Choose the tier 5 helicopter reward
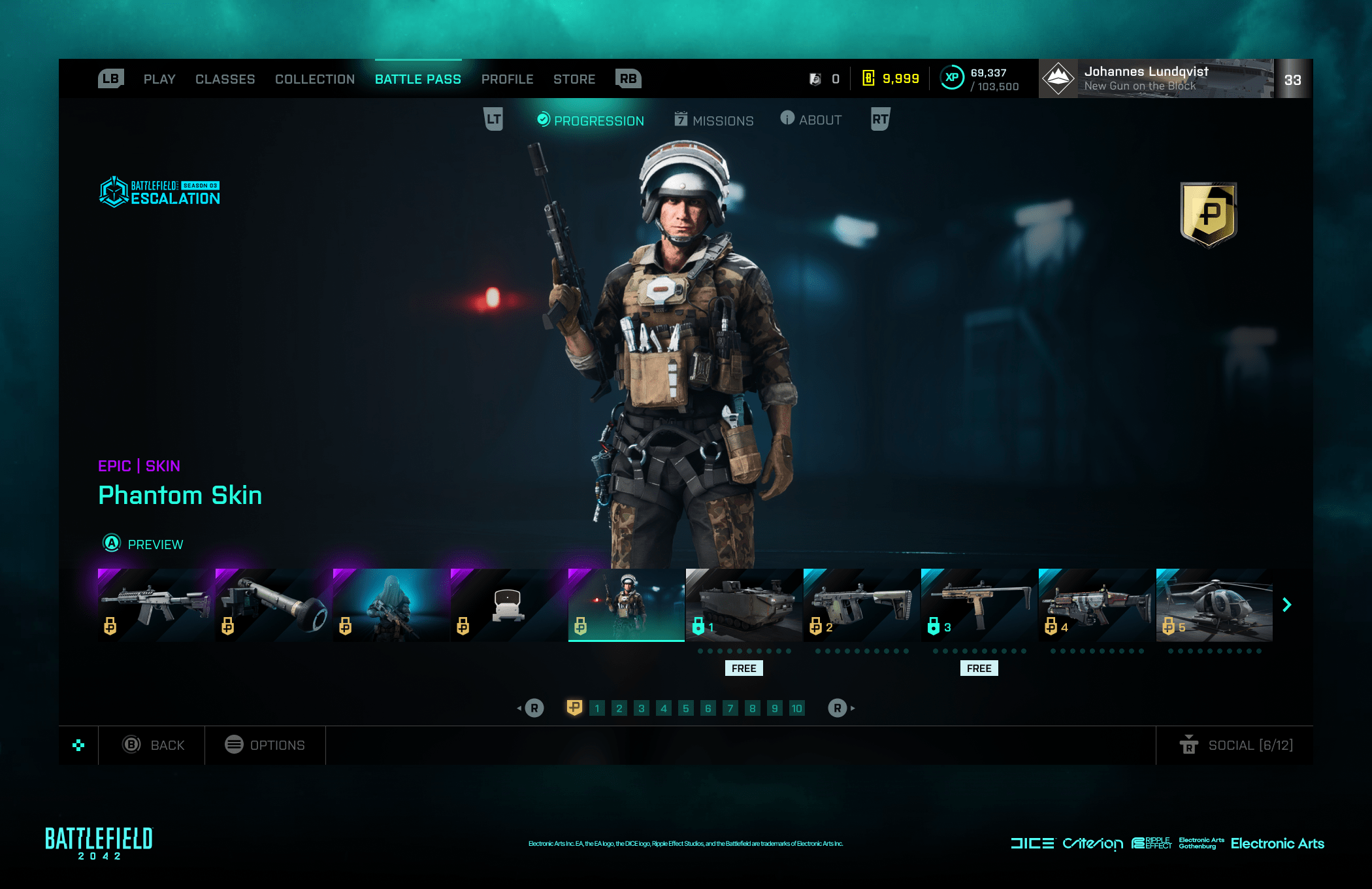Viewport: 1372px width, 889px height. click(x=1215, y=605)
